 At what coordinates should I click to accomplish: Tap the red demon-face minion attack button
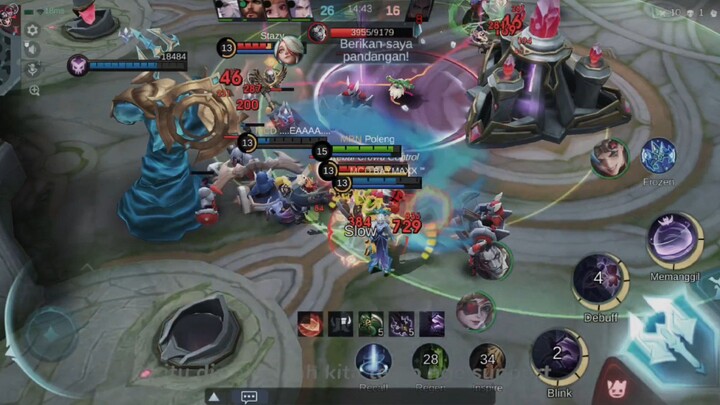pyautogui.click(x=615, y=383)
